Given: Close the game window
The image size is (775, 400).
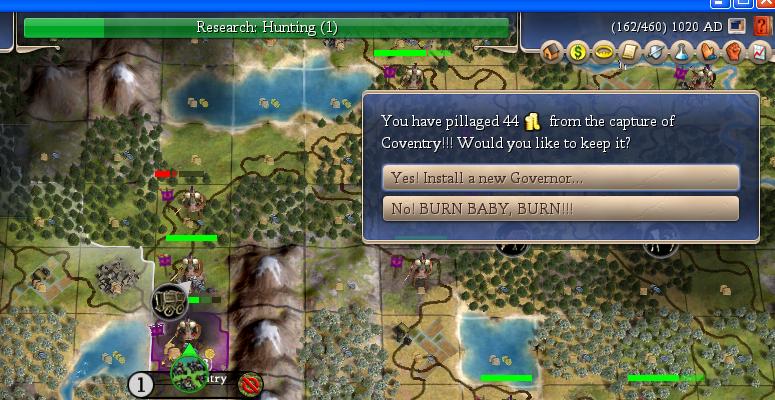Looking at the screenshot, I should point(766,4).
